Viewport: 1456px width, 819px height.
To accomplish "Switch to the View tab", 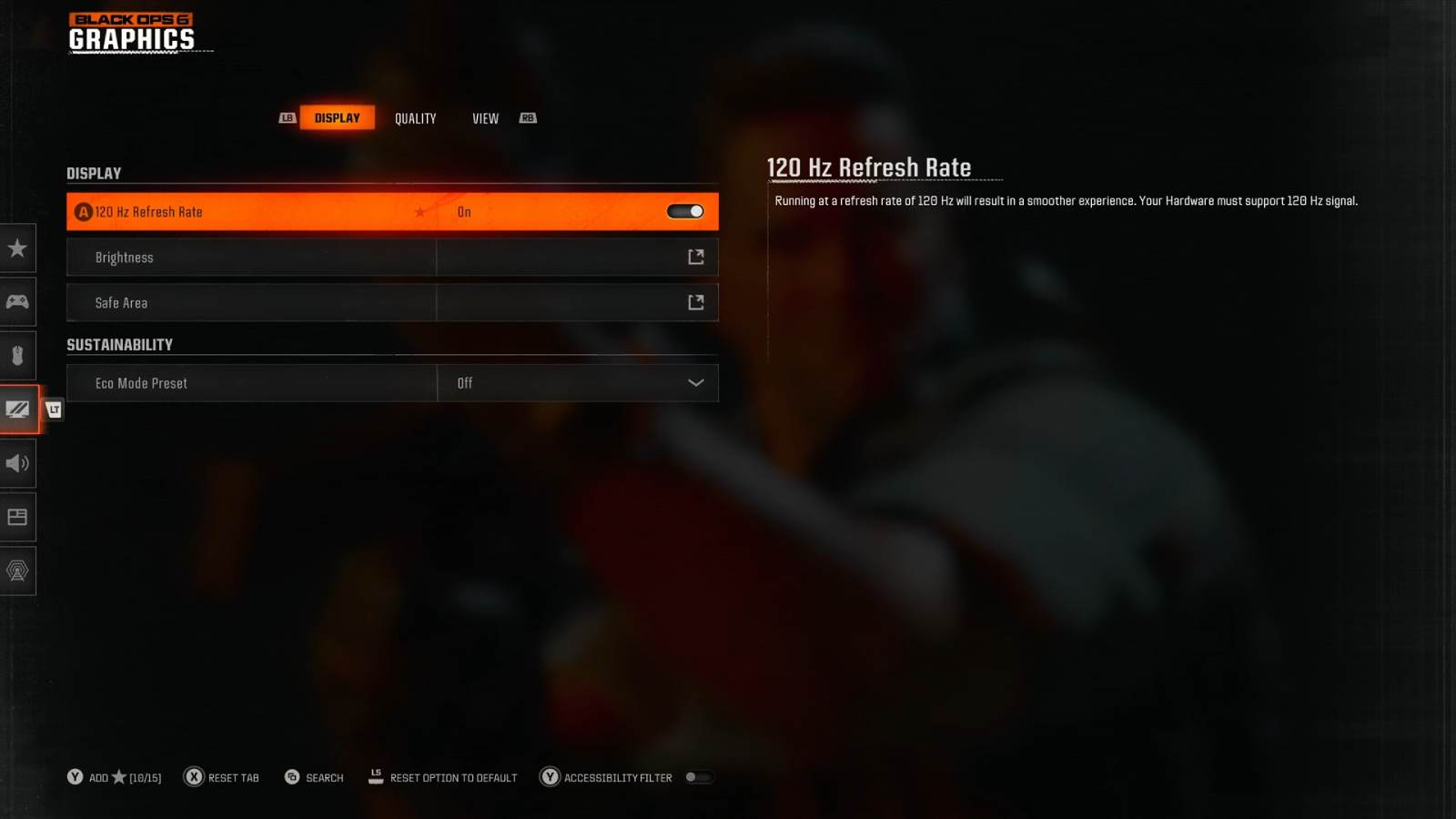I will (484, 117).
